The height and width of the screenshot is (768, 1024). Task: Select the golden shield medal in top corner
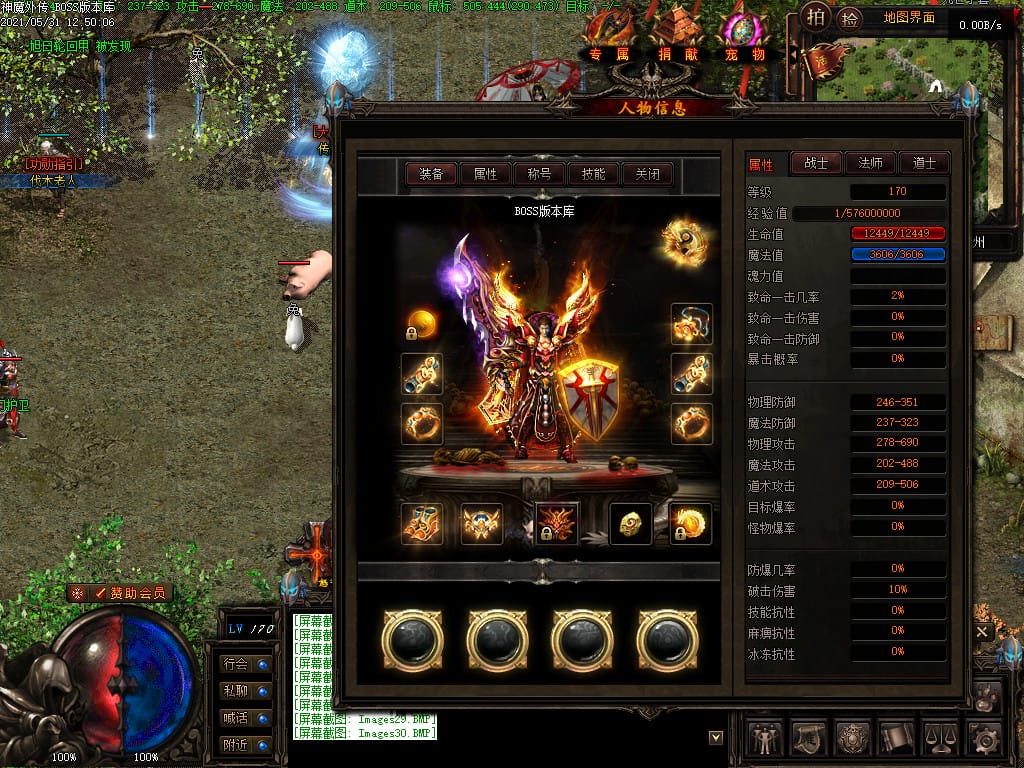tap(684, 241)
